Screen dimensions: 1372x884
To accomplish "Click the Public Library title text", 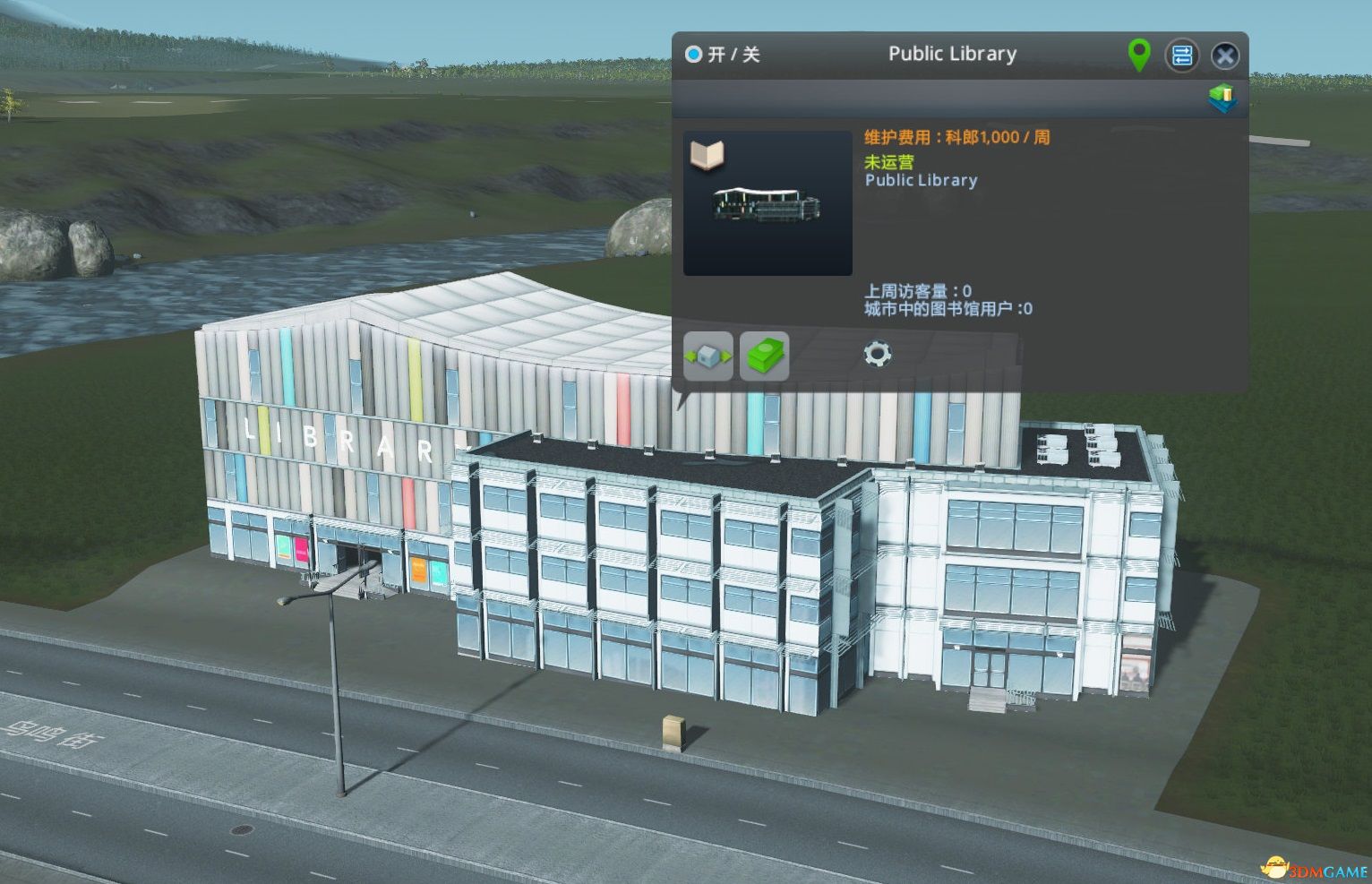I will [952, 54].
